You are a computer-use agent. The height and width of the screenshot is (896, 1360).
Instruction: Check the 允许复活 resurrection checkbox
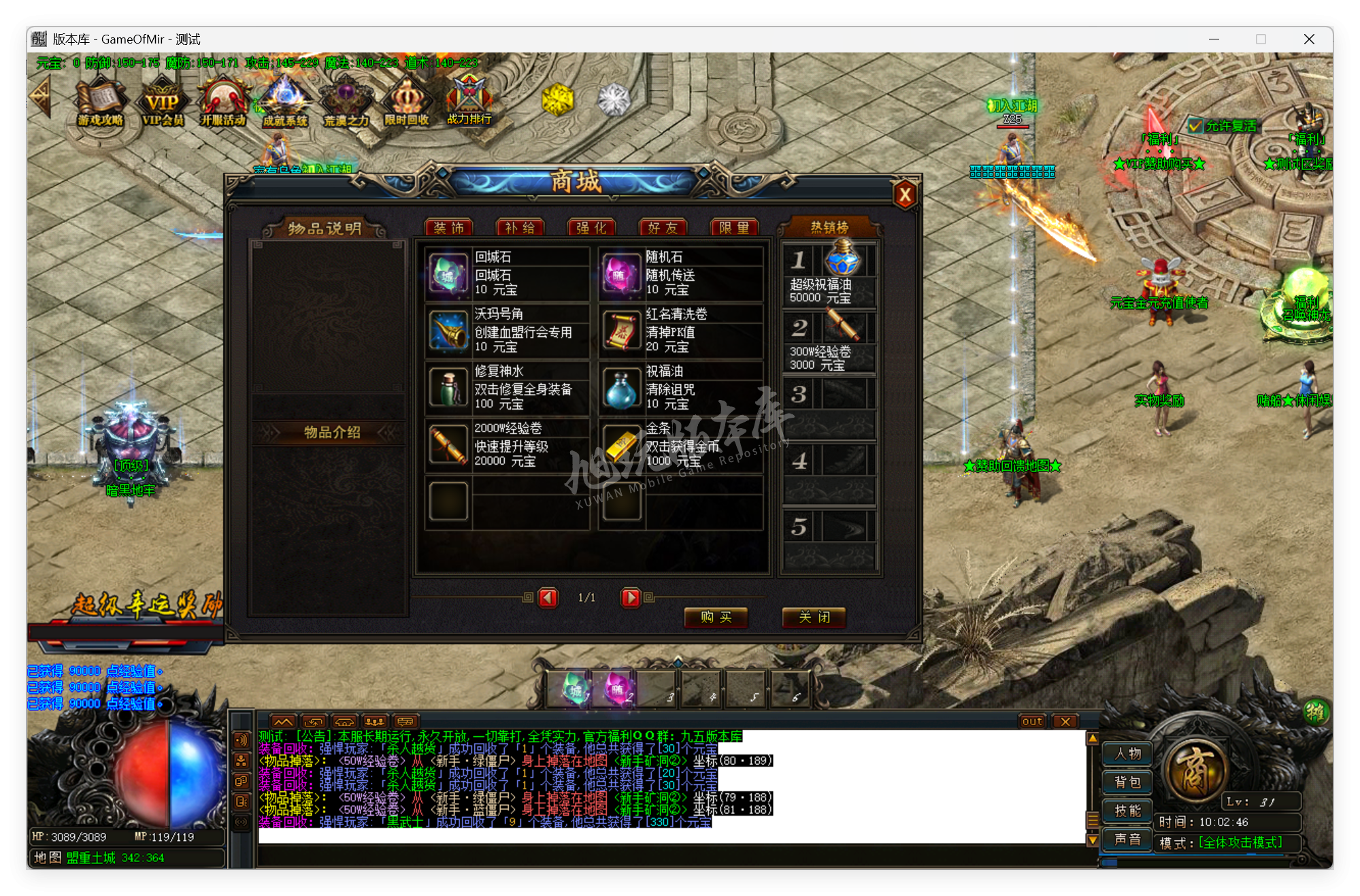(x=1194, y=125)
